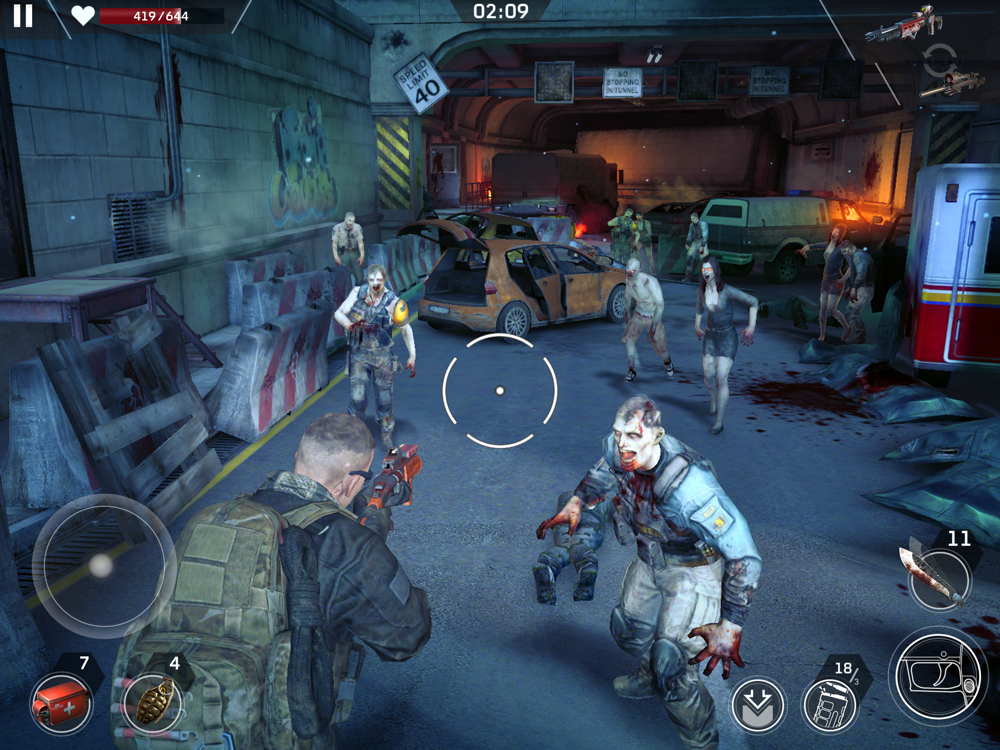Reload with the ammo magazine button
1000x750 pixels.
pos(829,704)
